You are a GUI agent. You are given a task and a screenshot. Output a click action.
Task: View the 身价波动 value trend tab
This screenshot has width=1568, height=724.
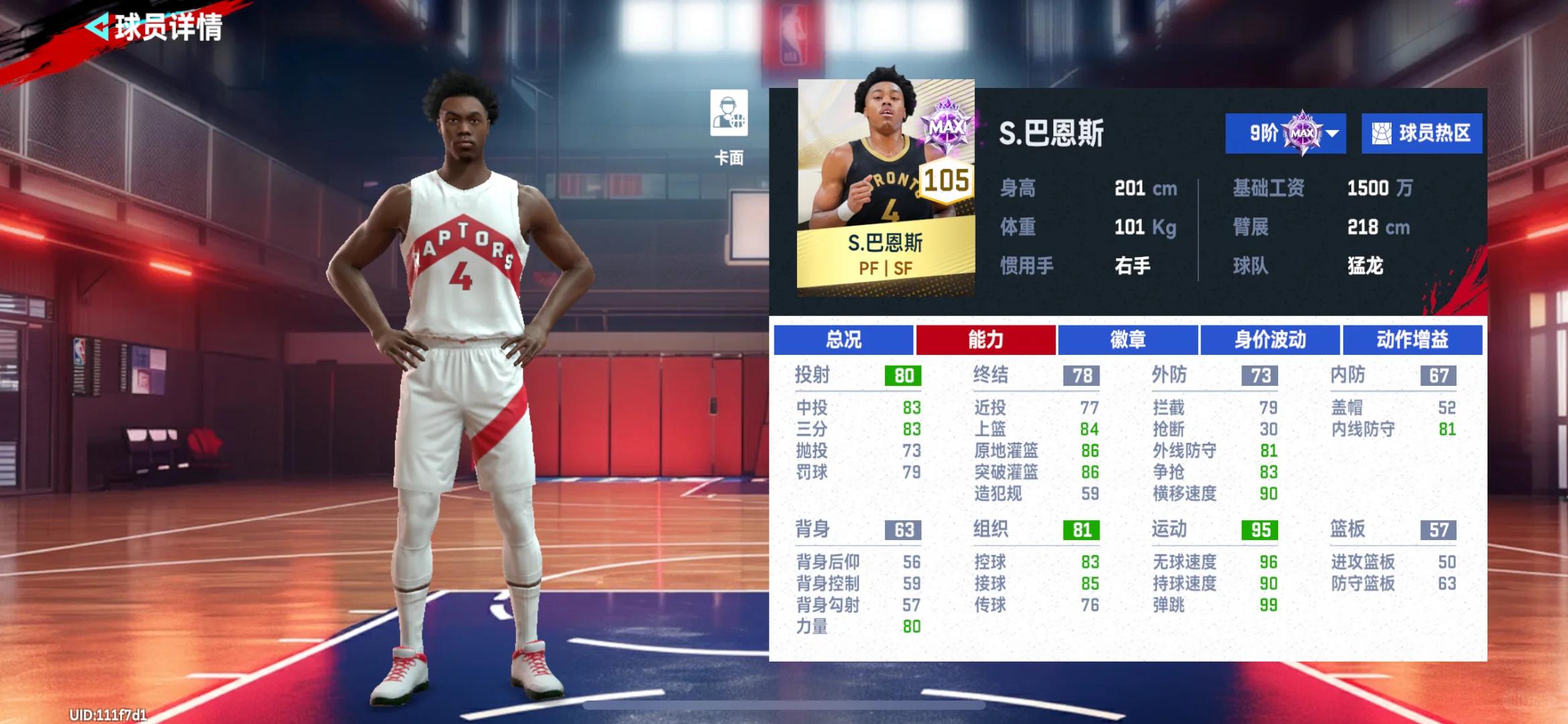[x=1269, y=340]
